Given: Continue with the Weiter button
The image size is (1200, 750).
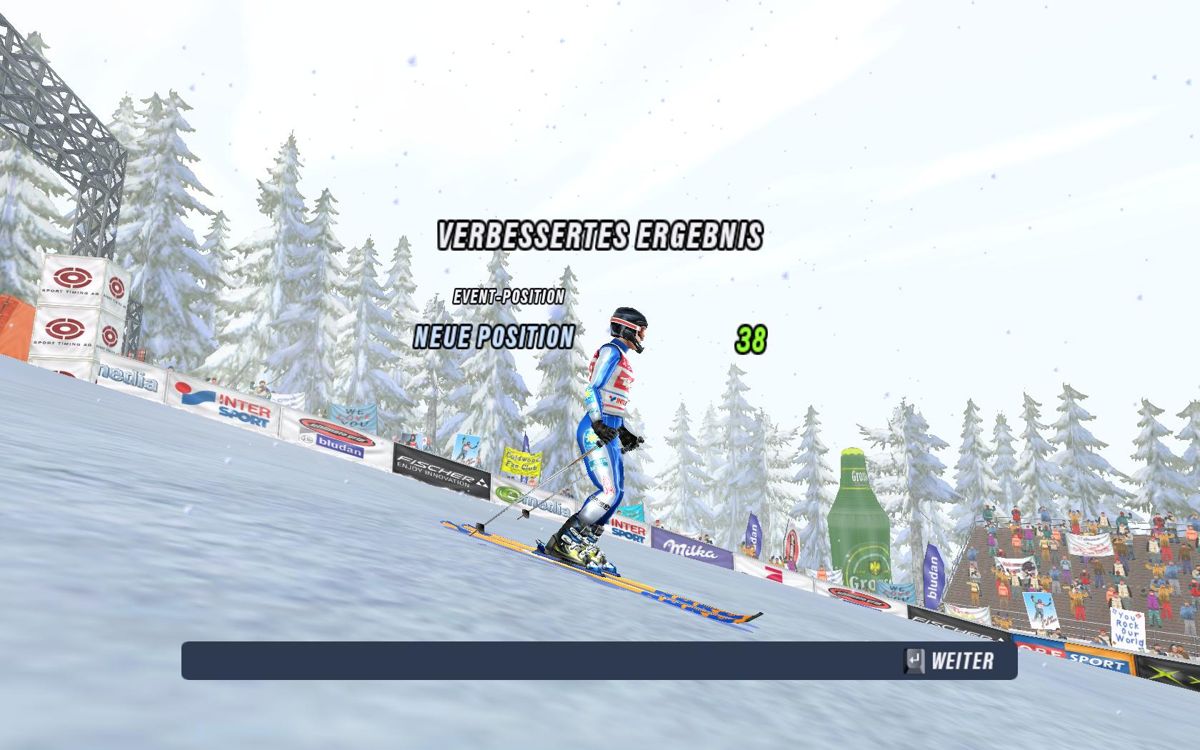Looking at the screenshot, I should (949, 661).
